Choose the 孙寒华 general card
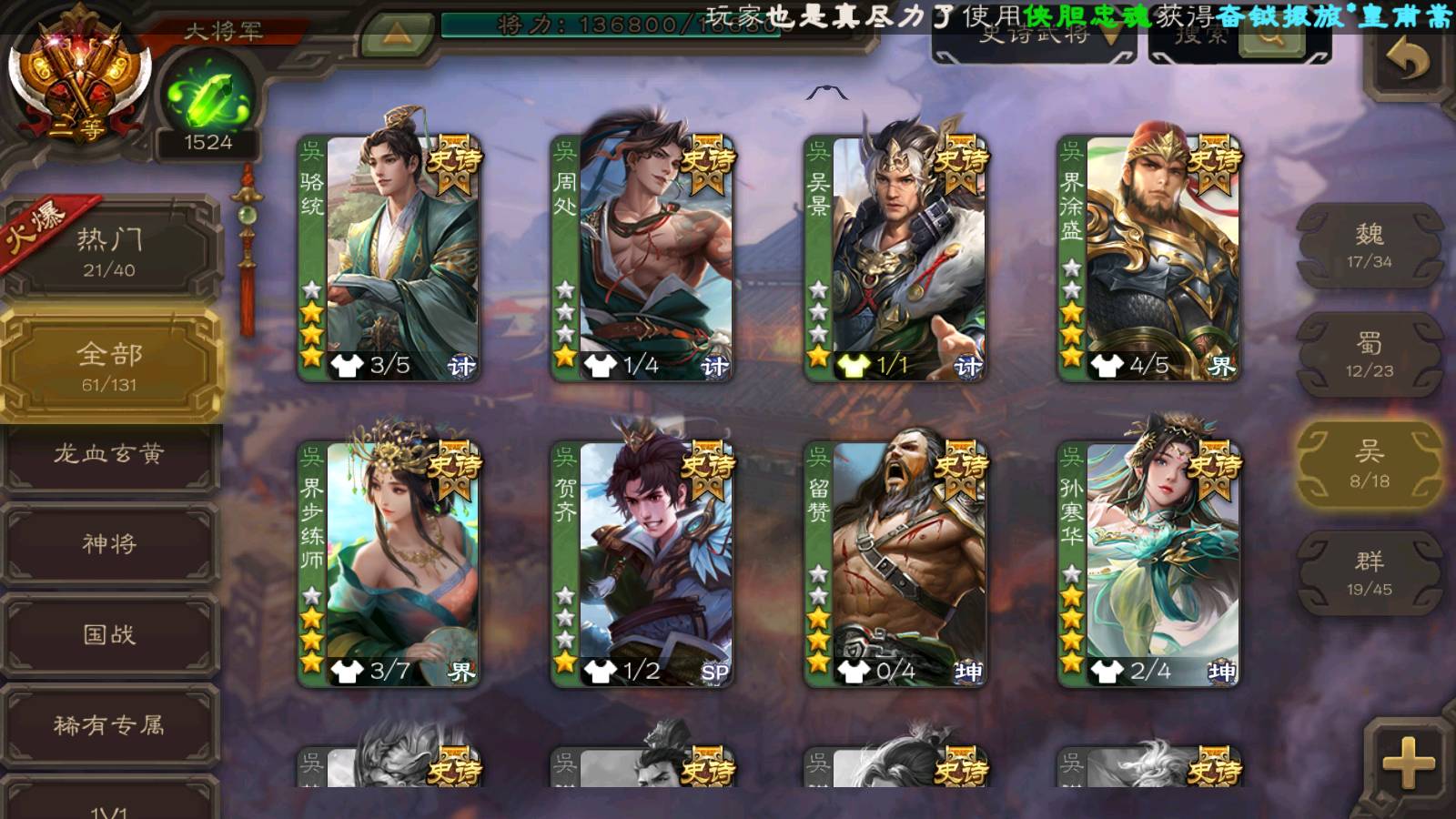The width and height of the screenshot is (1456, 819). (1149, 564)
